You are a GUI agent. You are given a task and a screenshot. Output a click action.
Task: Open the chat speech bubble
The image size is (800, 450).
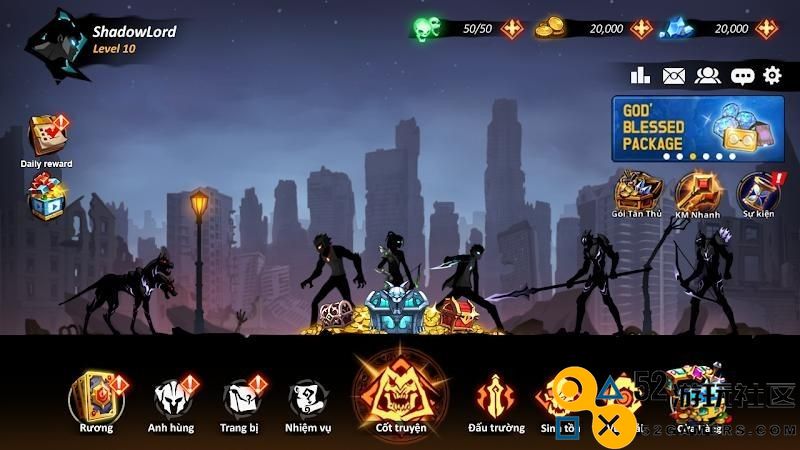coord(742,75)
